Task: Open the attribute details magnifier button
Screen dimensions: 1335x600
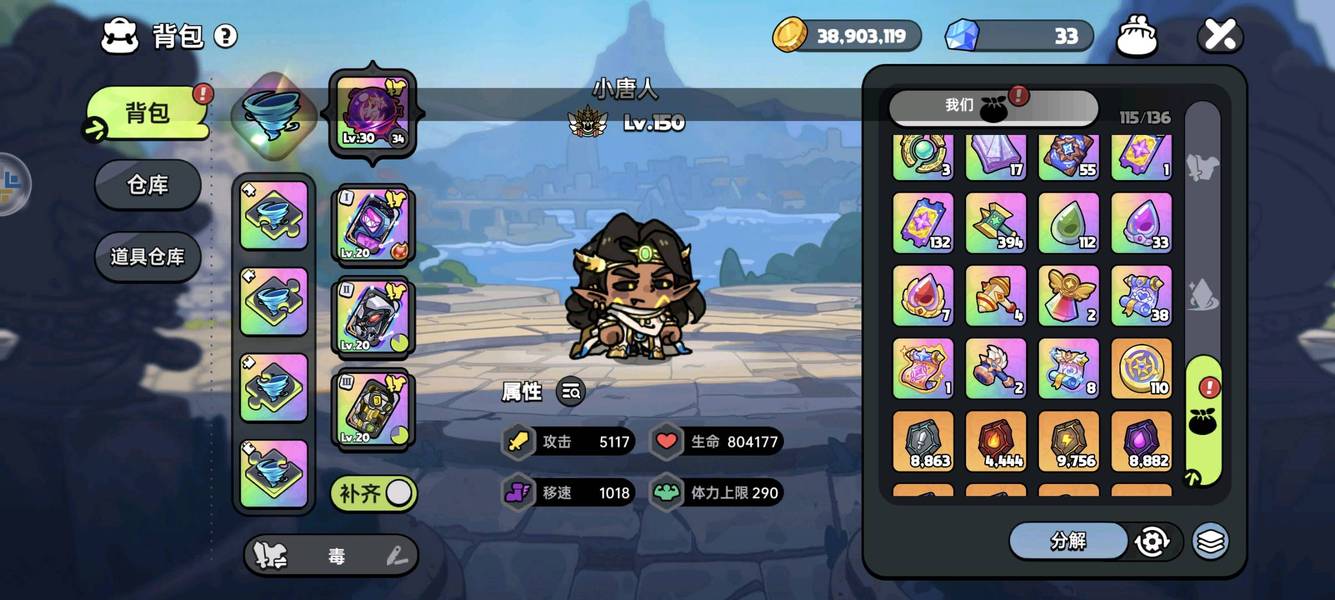Action: (x=571, y=393)
